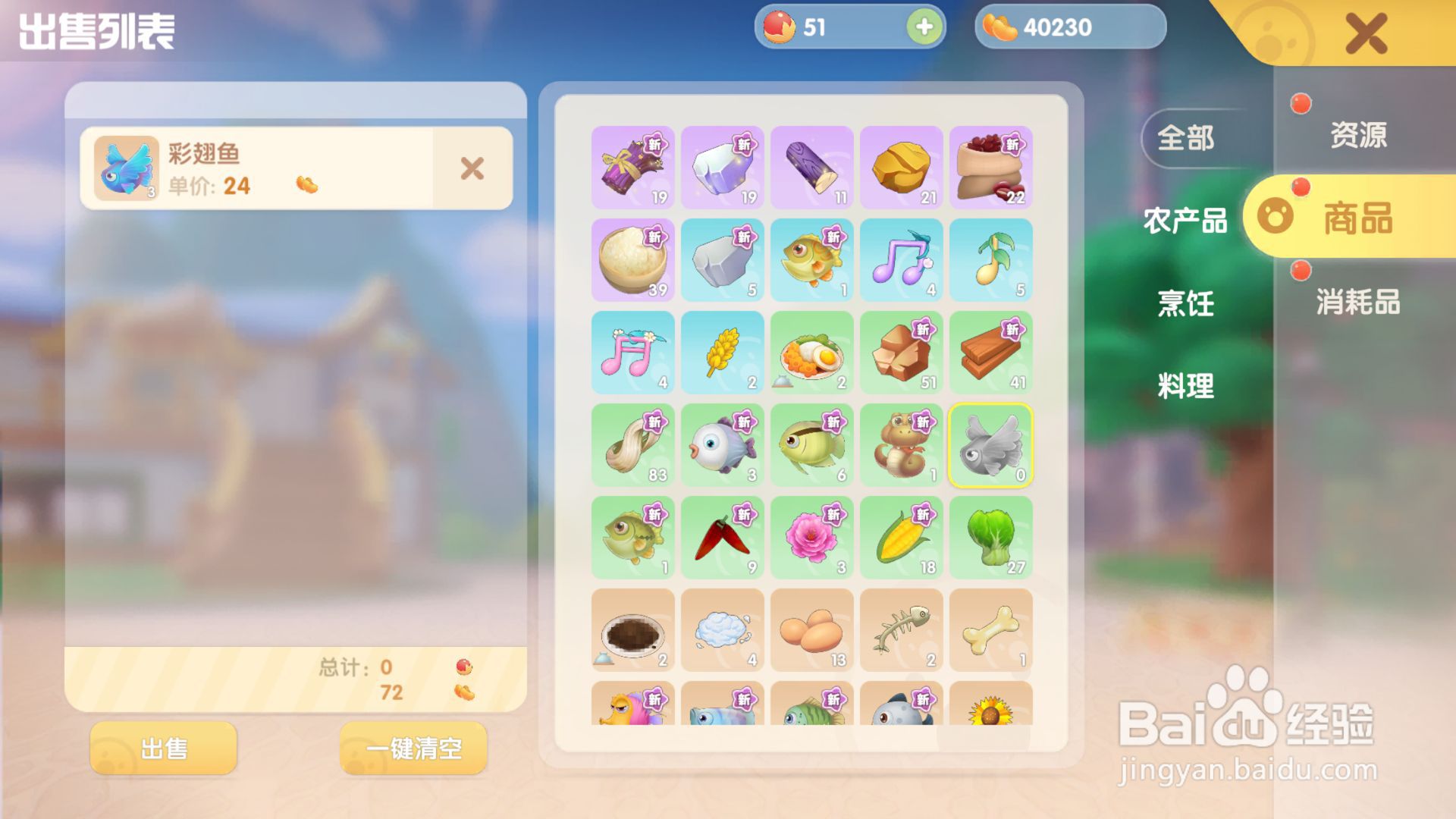Select the wooden planks item showing 41
The height and width of the screenshot is (819, 1456).
coord(990,353)
